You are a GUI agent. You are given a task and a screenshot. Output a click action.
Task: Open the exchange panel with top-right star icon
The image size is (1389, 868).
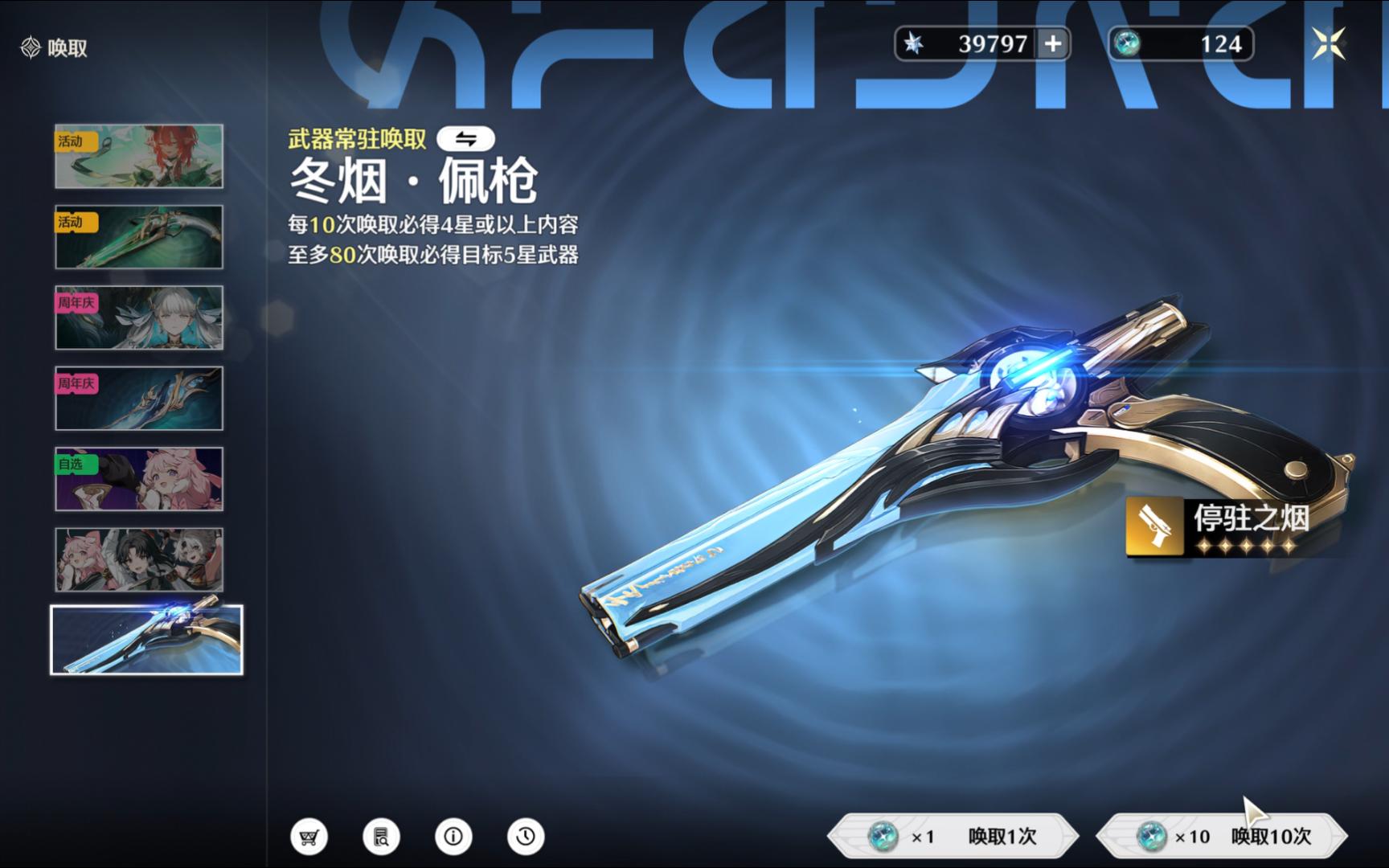1330,44
